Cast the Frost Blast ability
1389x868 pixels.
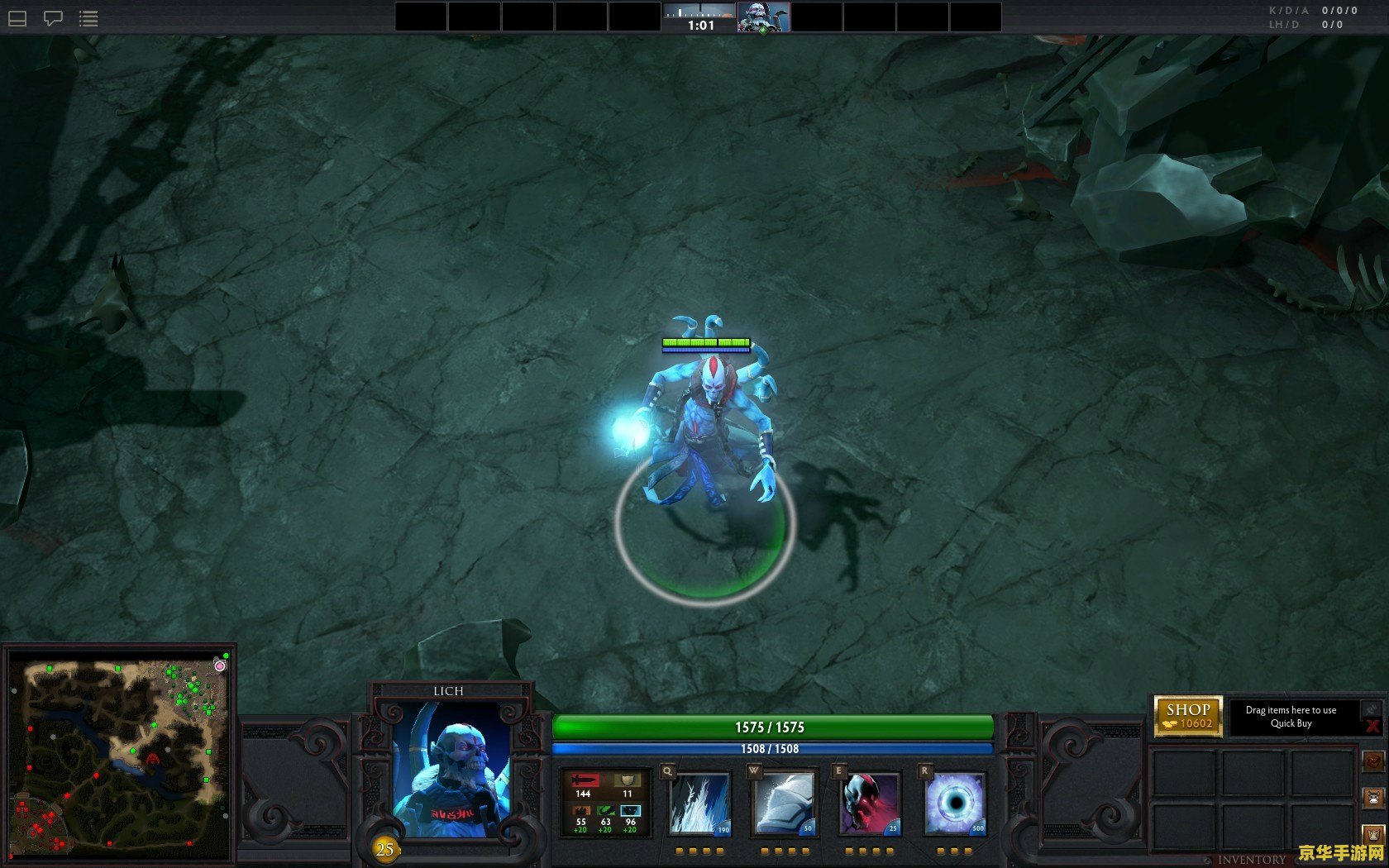click(699, 803)
